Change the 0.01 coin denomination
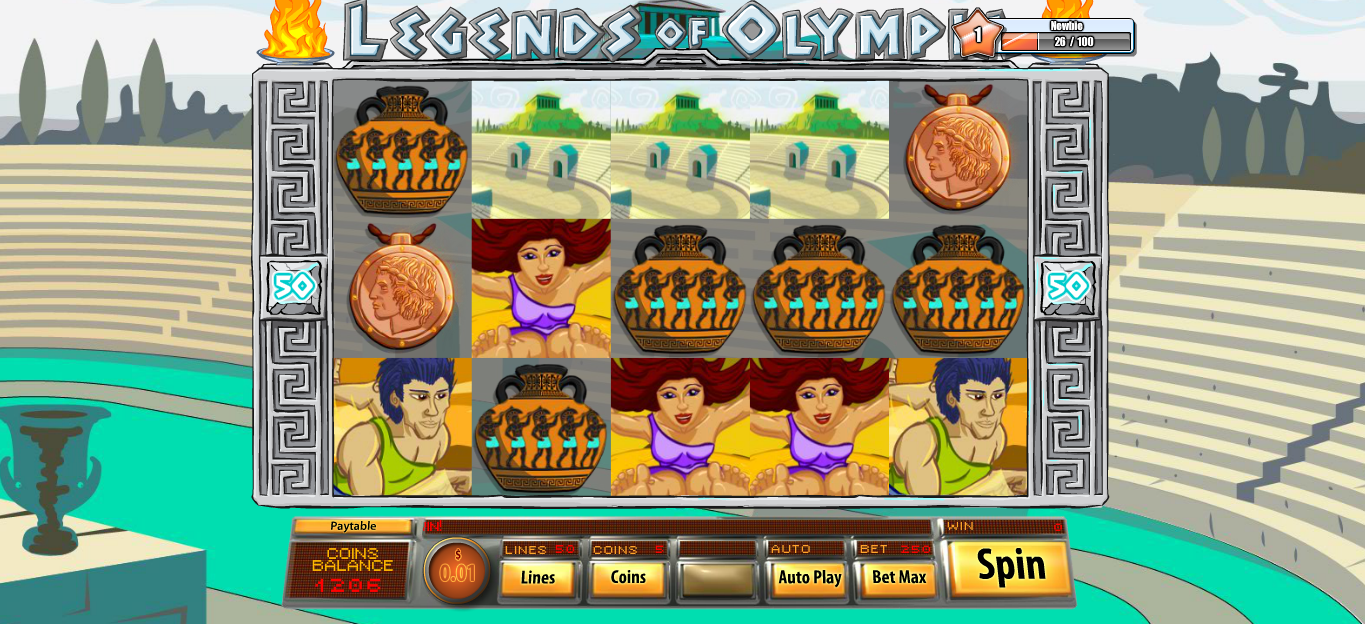Screen dimensions: 1365x624 point(458,571)
